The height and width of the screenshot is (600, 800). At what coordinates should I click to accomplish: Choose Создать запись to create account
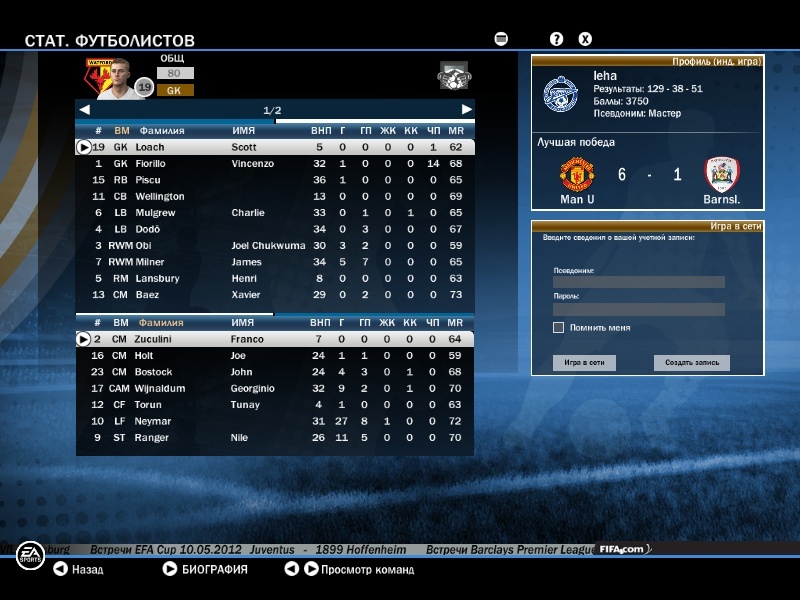[x=692, y=363]
